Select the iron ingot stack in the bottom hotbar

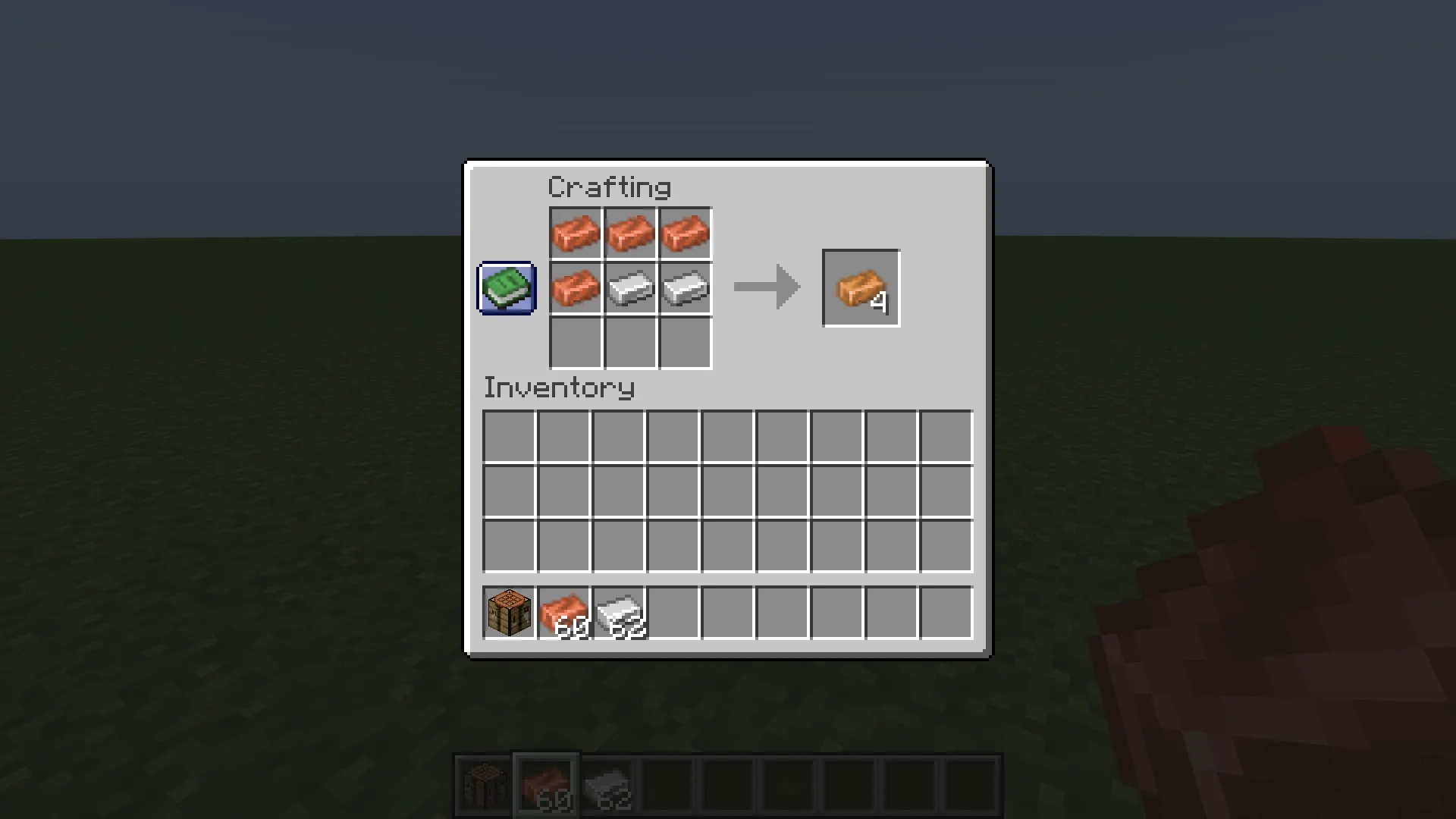[607, 785]
